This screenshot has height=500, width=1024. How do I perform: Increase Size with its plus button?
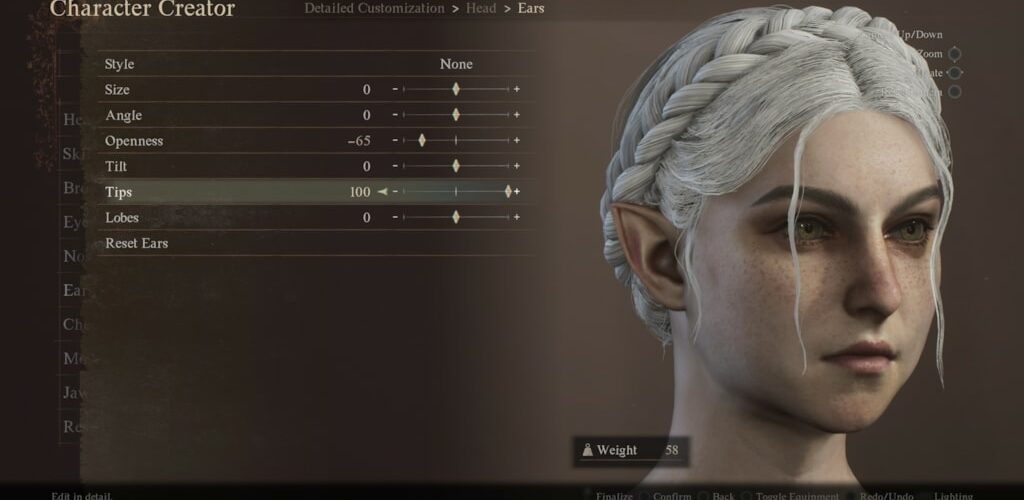pos(517,90)
